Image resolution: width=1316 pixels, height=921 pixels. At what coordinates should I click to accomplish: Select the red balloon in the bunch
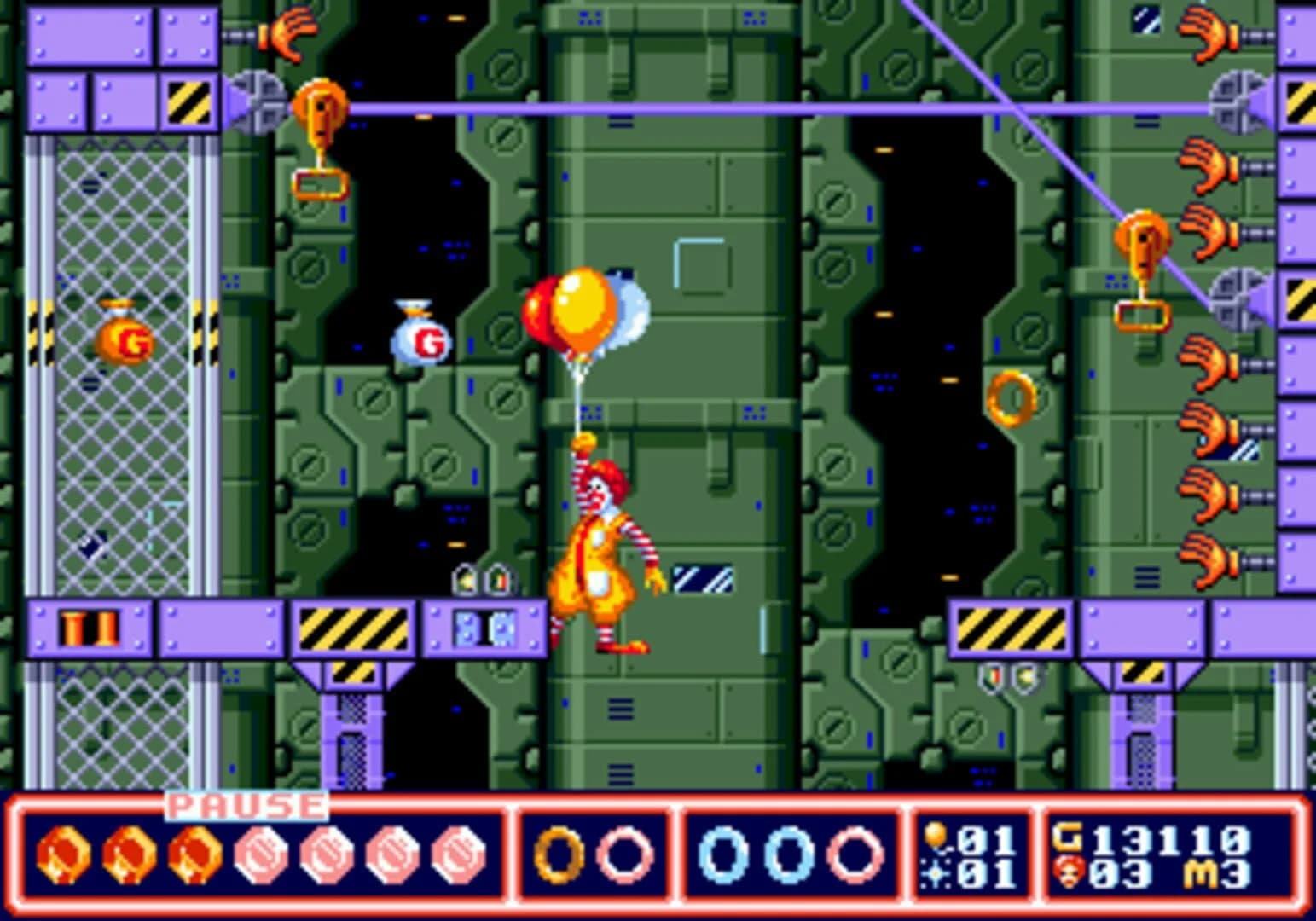539,311
